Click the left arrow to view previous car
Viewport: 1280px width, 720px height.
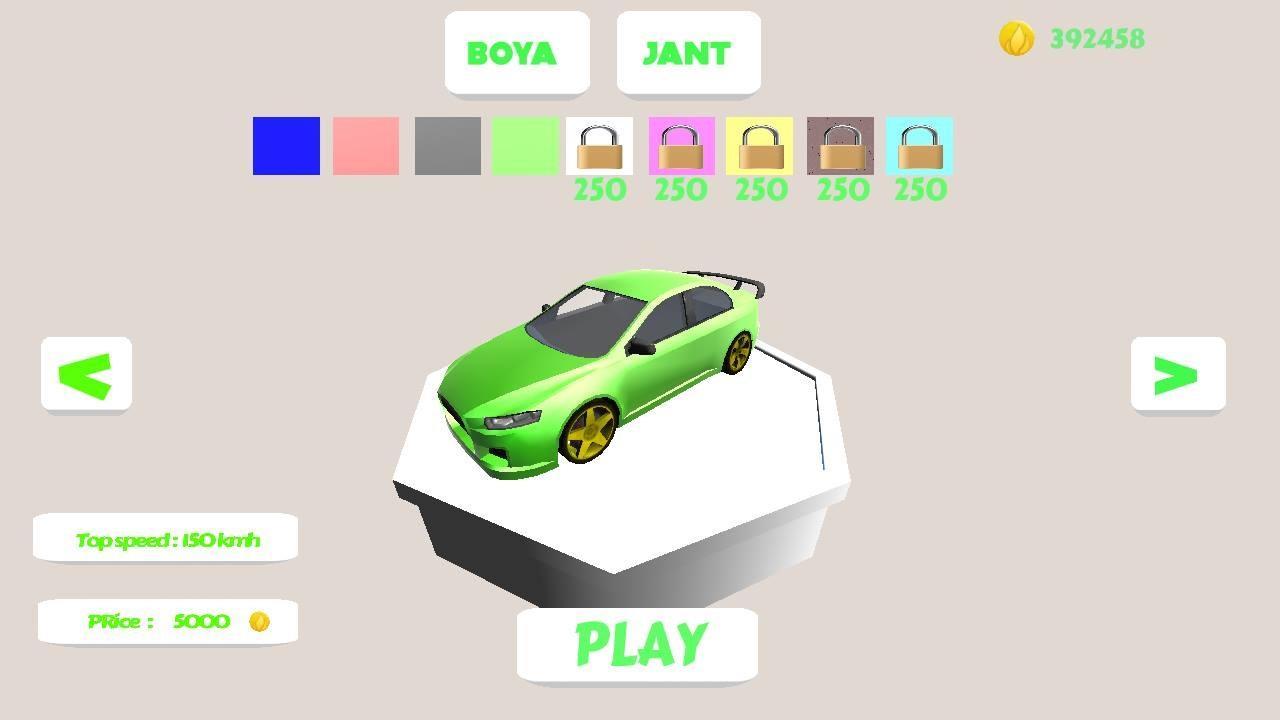tap(86, 374)
